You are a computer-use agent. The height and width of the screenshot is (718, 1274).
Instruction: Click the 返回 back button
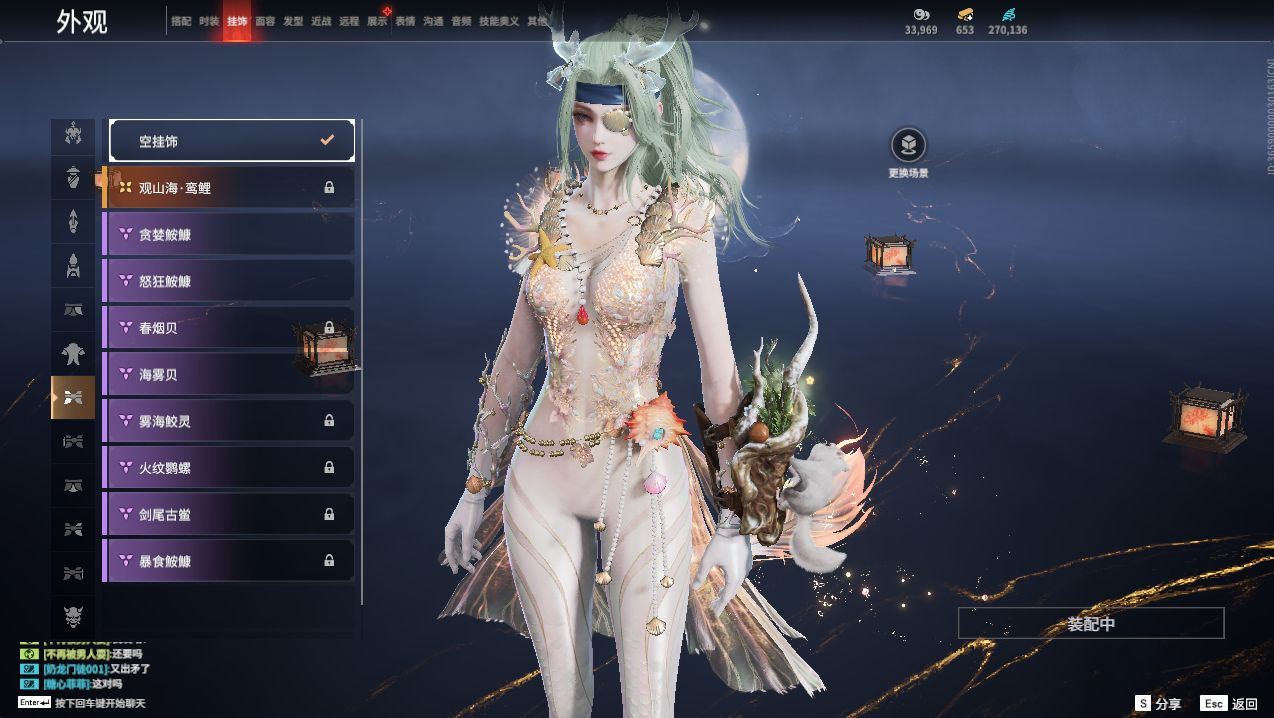coord(1230,704)
